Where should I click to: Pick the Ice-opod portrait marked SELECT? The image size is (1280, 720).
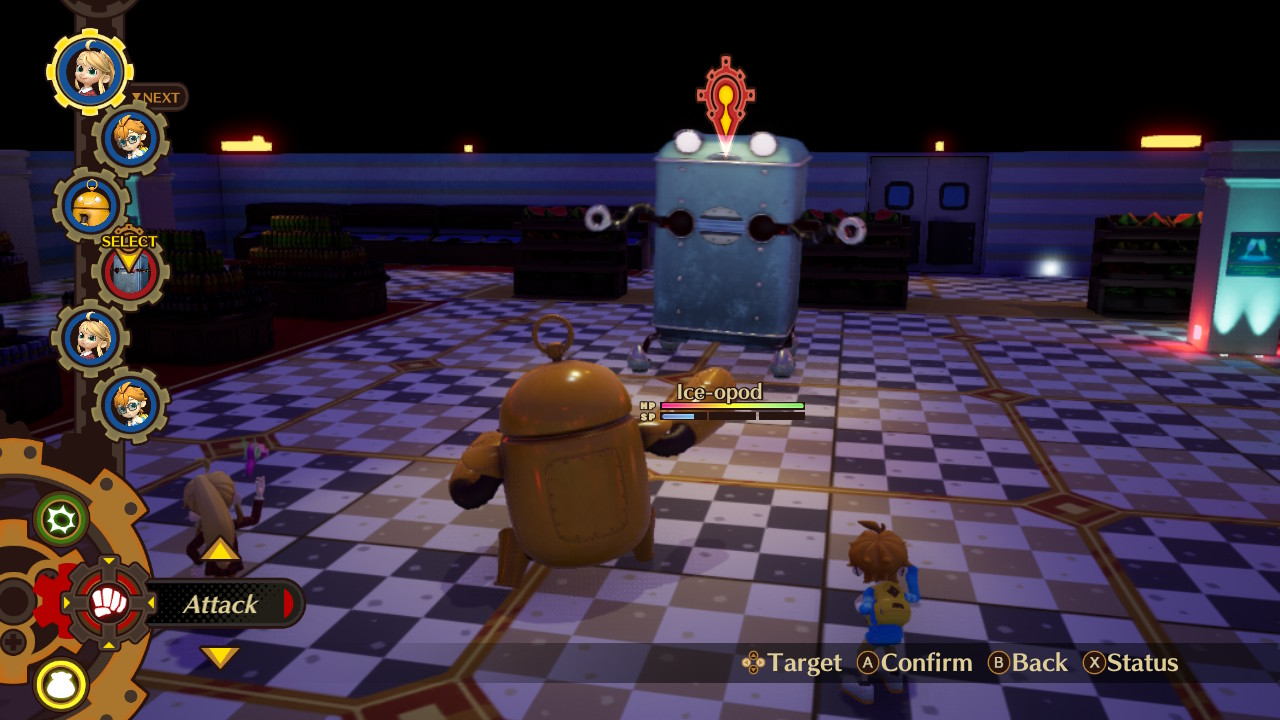130,272
